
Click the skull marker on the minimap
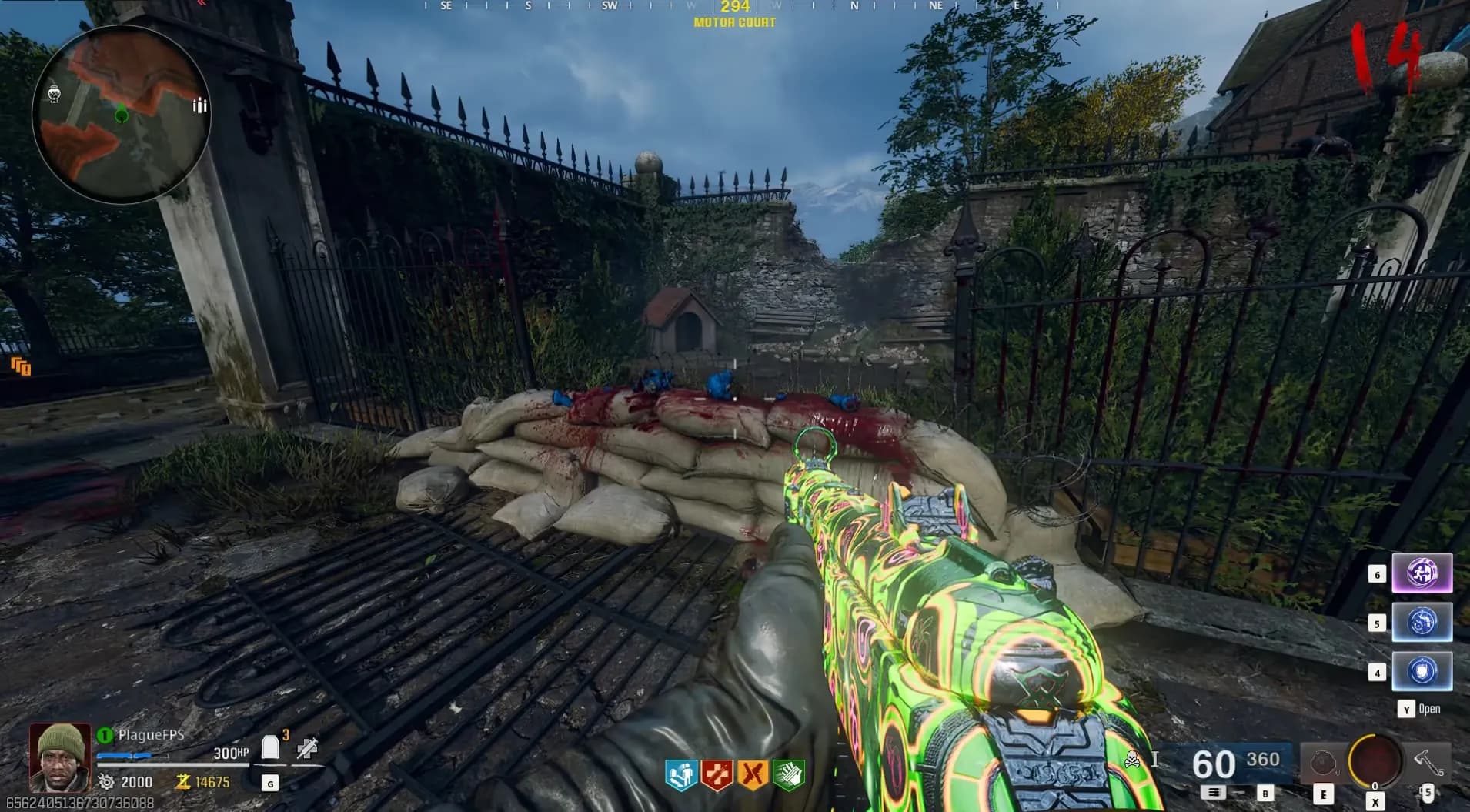click(x=54, y=94)
